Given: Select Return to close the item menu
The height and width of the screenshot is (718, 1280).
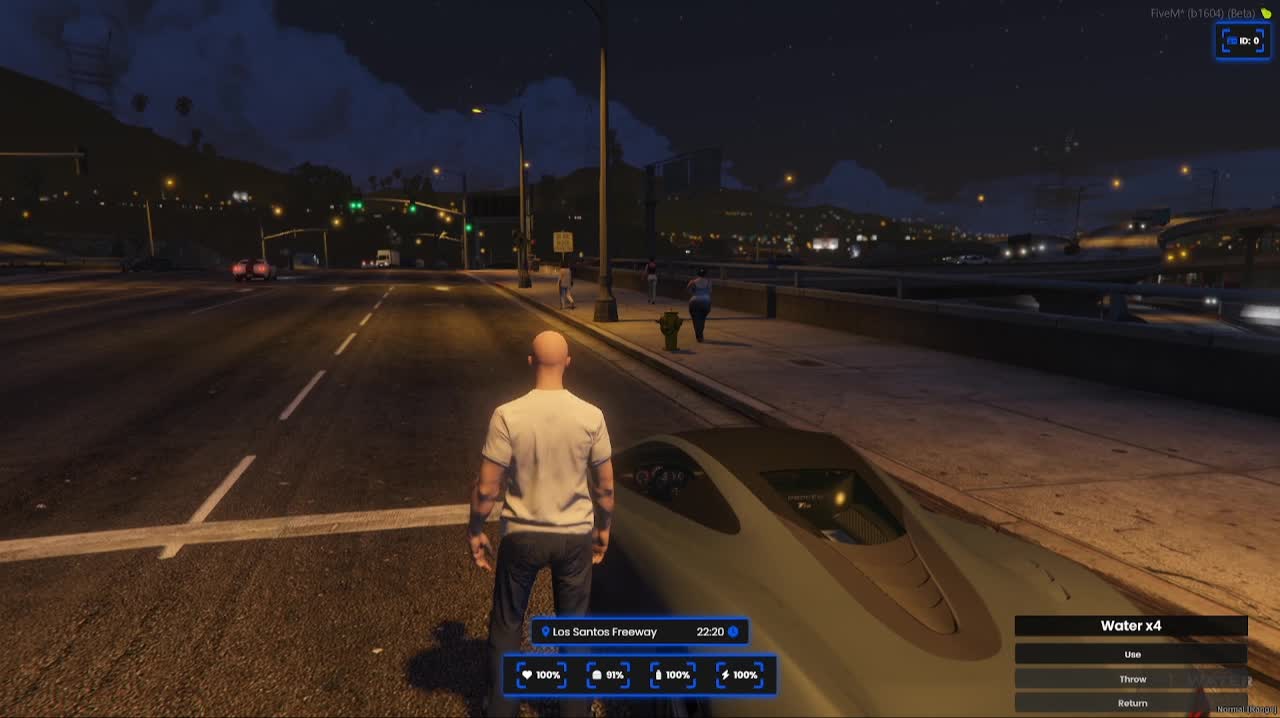Looking at the screenshot, I should (1131, 703).
